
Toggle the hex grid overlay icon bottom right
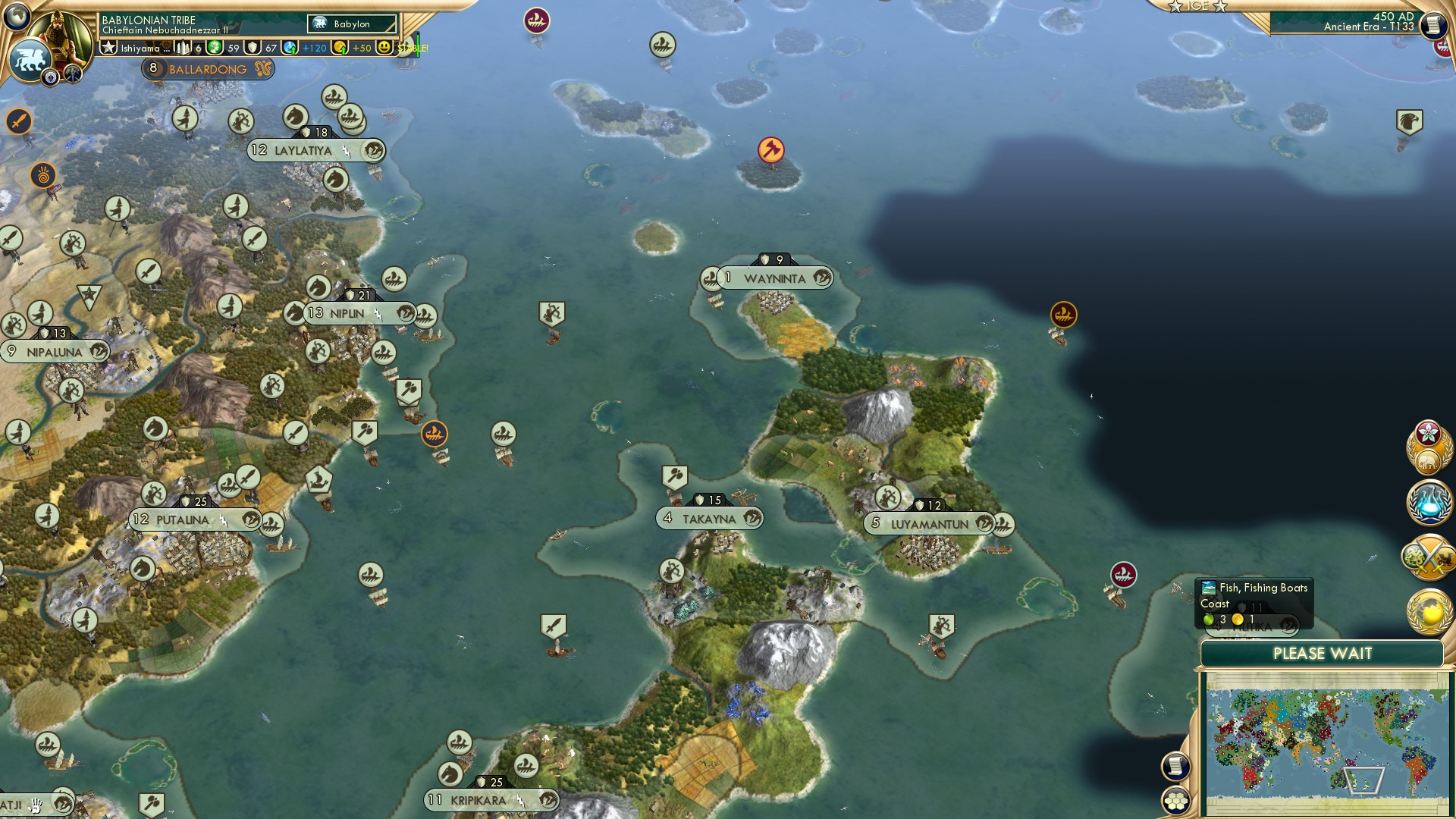tap(1175, 802)
